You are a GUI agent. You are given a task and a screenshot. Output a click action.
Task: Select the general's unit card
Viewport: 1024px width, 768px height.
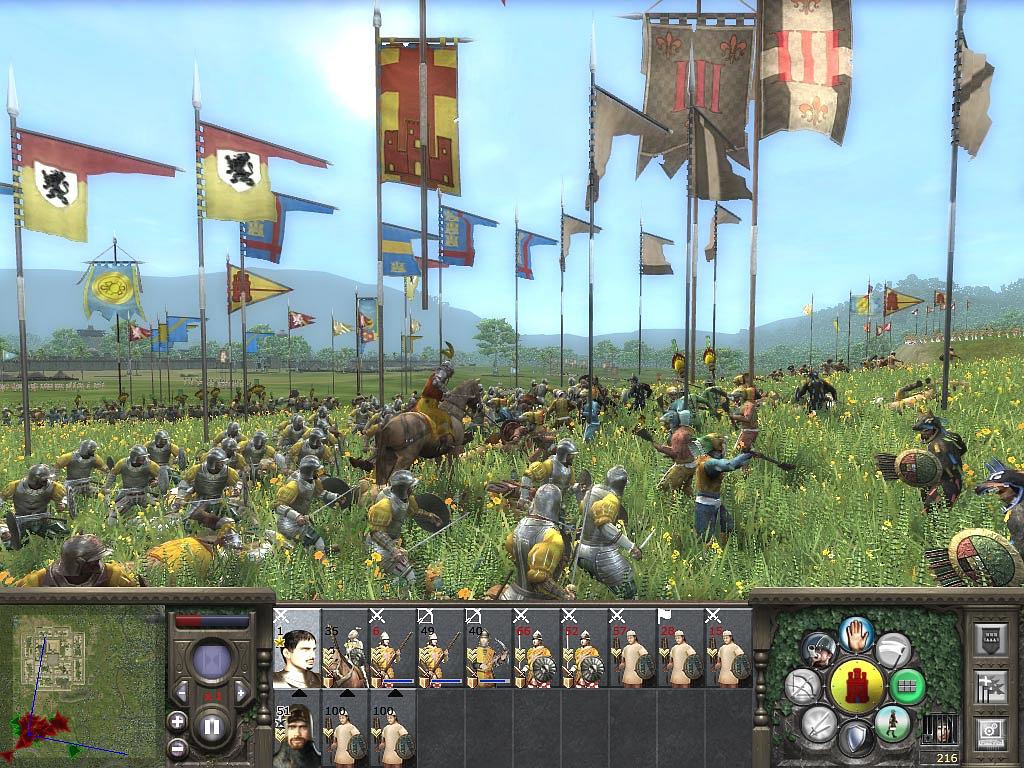(297, 648)
